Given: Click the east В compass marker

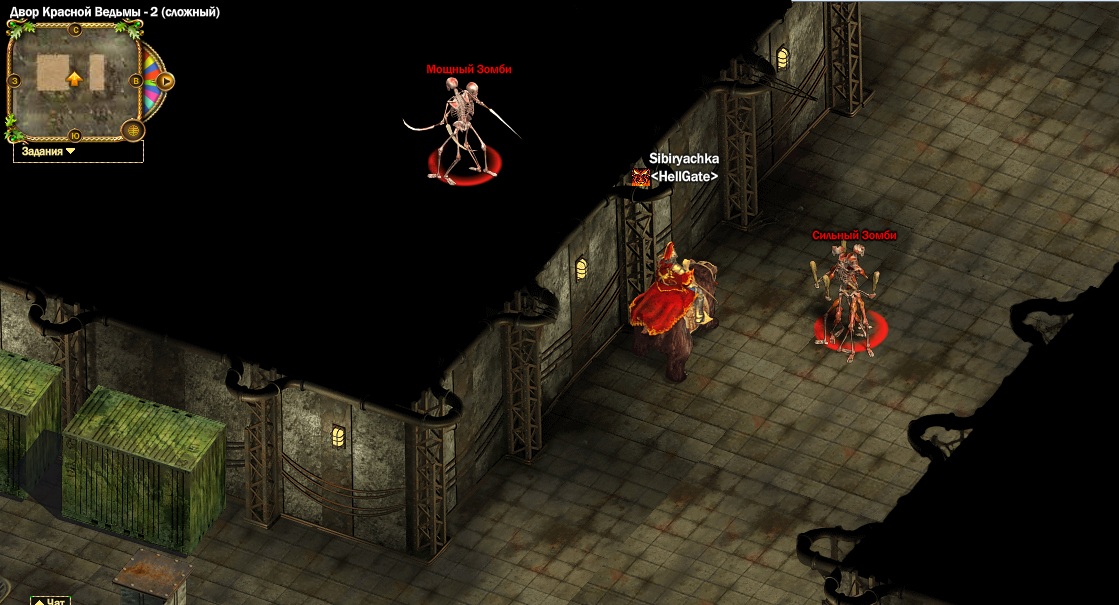Looking at the screenshot, I should 135,81.
